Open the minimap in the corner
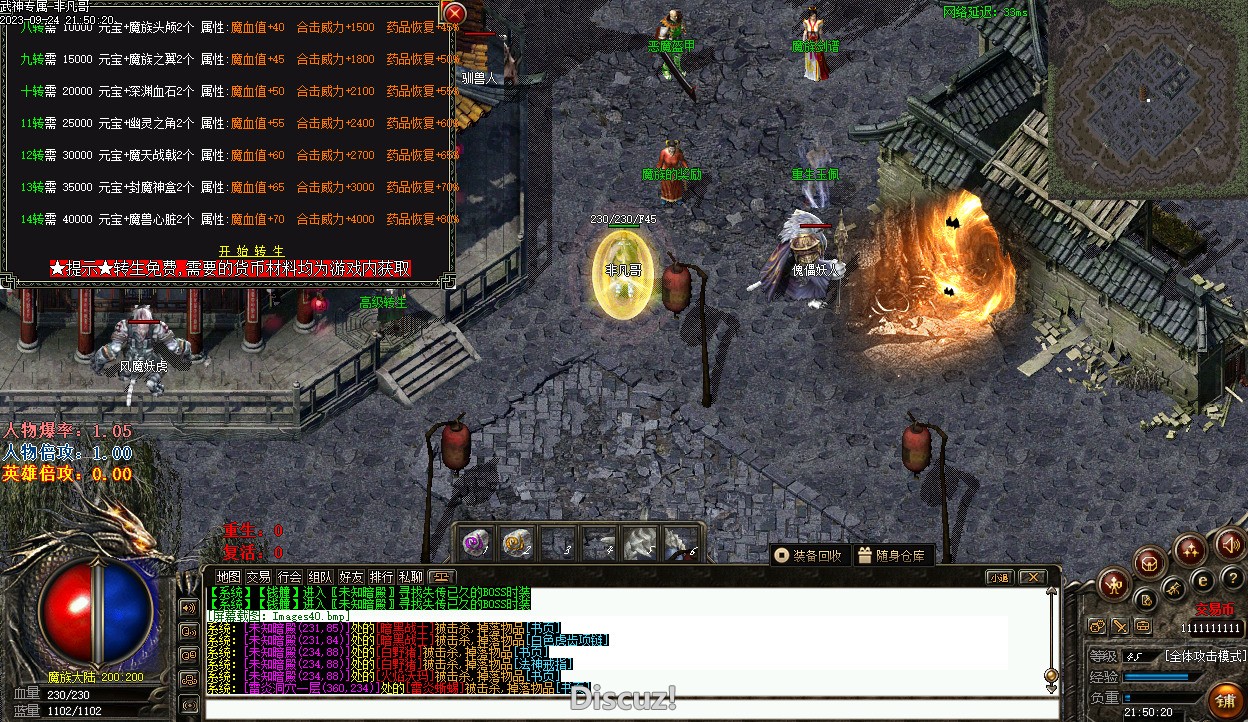The image size is (1248, 722). click(x=1146, y=98)
